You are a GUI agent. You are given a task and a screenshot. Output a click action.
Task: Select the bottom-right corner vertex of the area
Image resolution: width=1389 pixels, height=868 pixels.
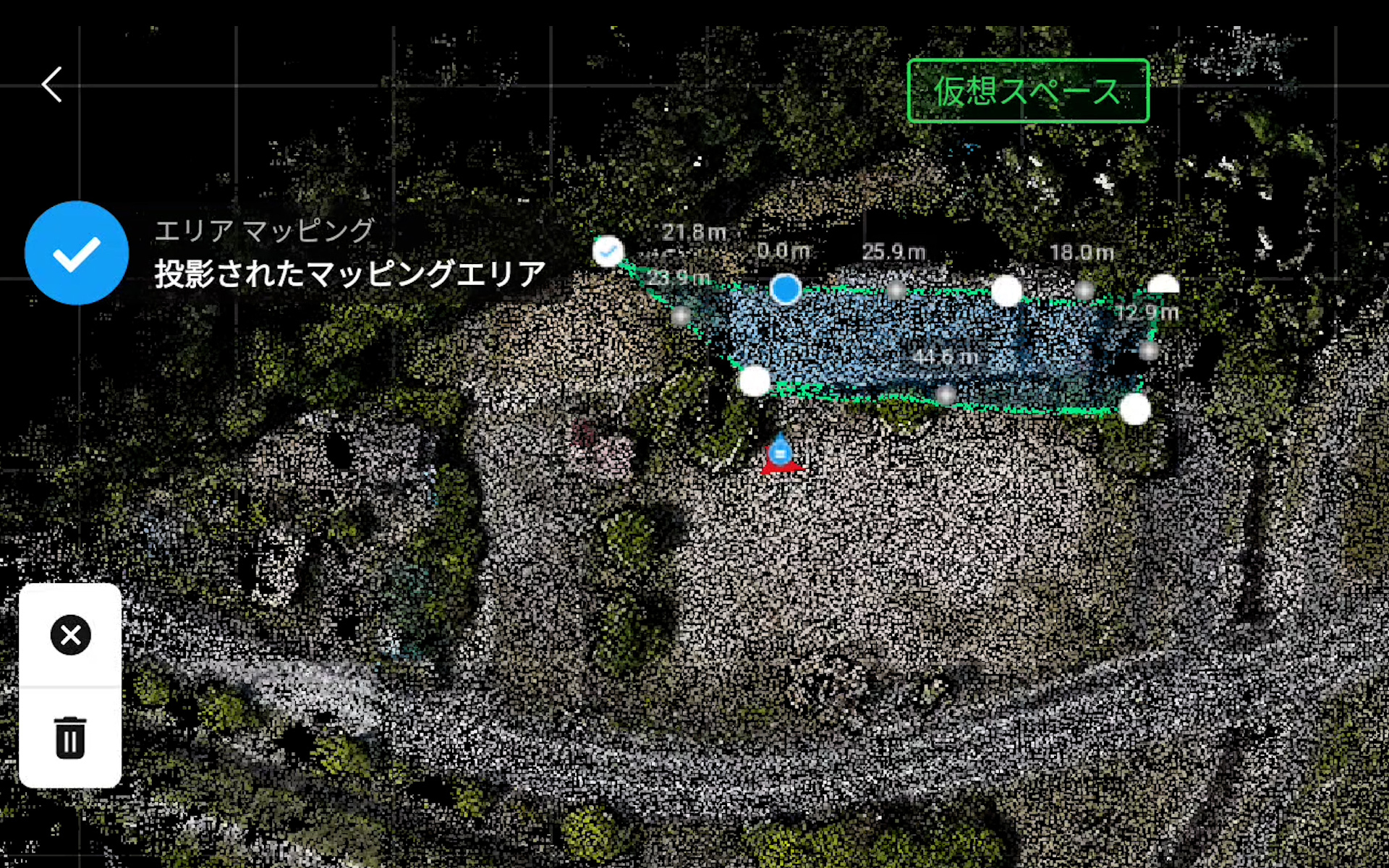click(x=1134, y=409)
